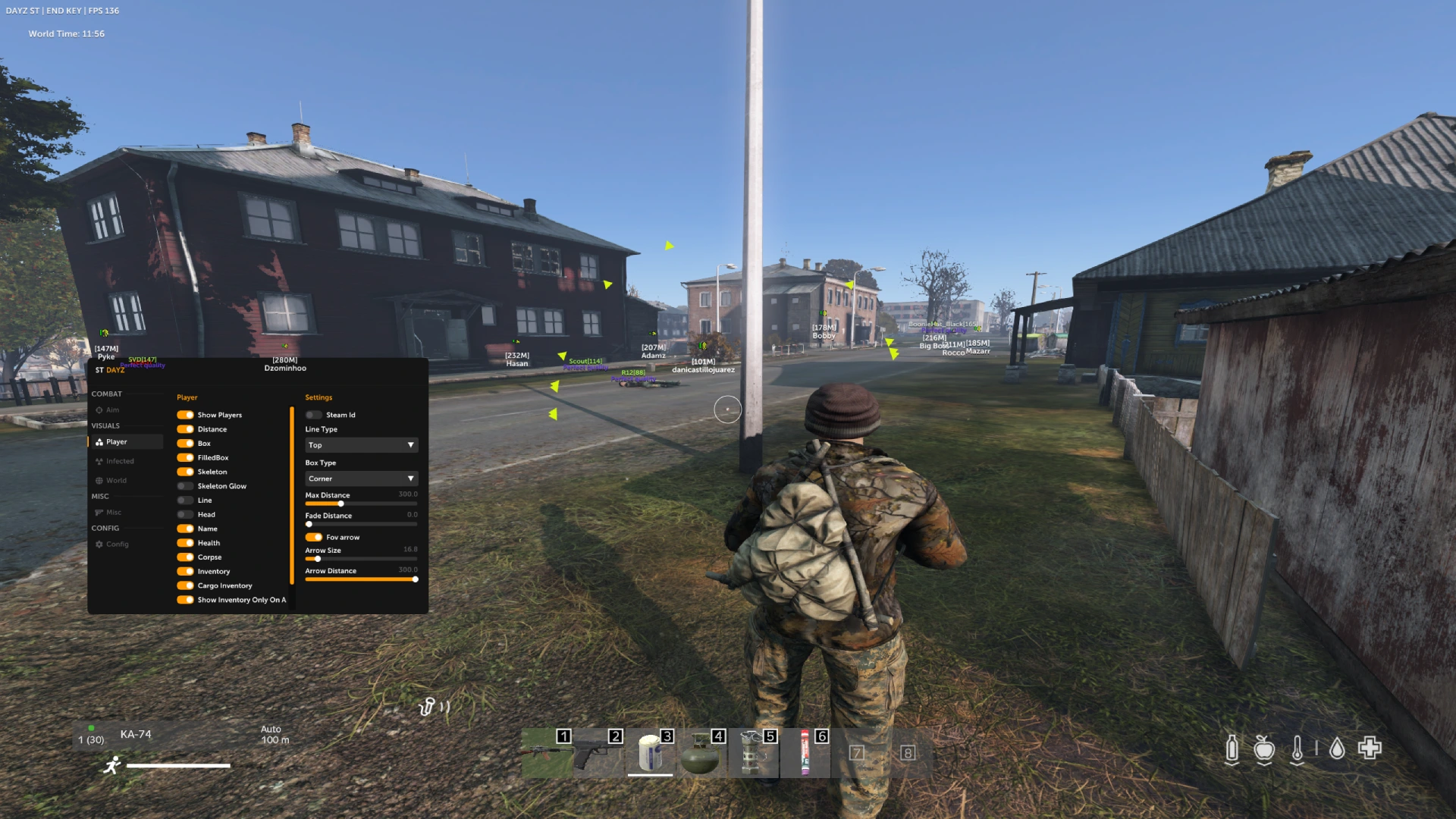Viewport: 1456px width, 819px height.
Task: Toggle the Fov arrow switch
Action: [x=314, y=537]
